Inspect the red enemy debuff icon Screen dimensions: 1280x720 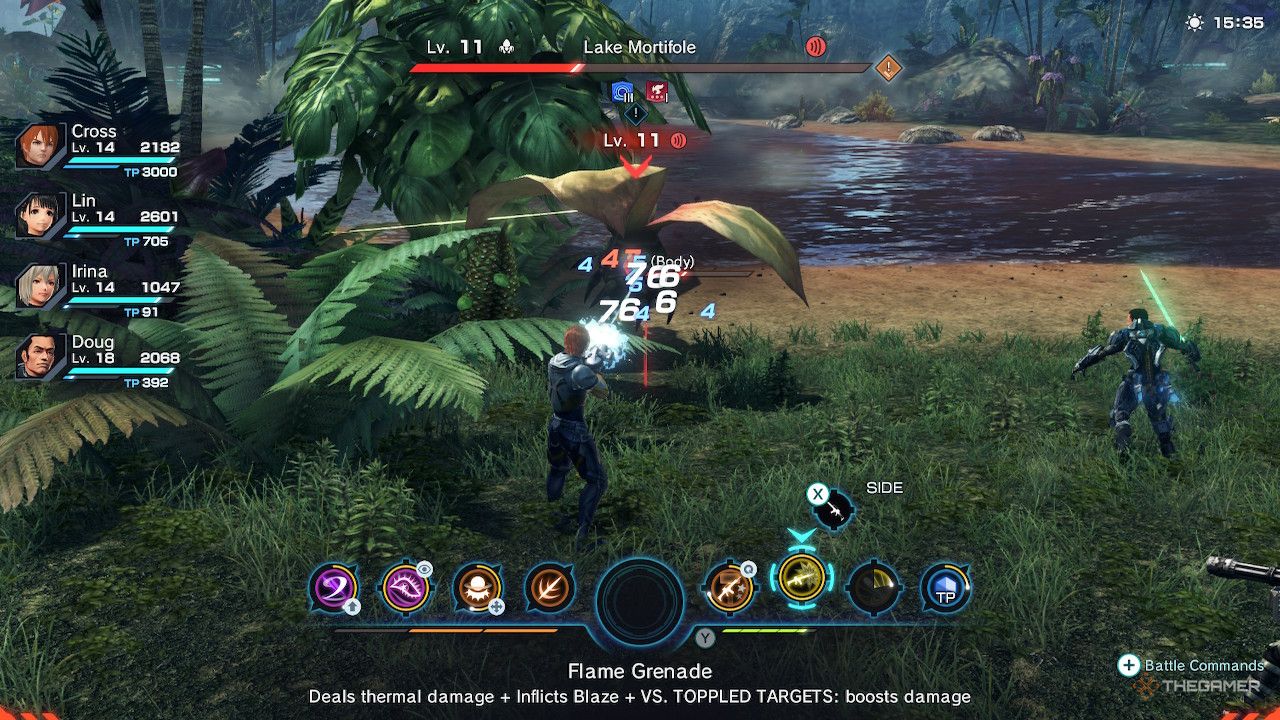pos(657,93)
